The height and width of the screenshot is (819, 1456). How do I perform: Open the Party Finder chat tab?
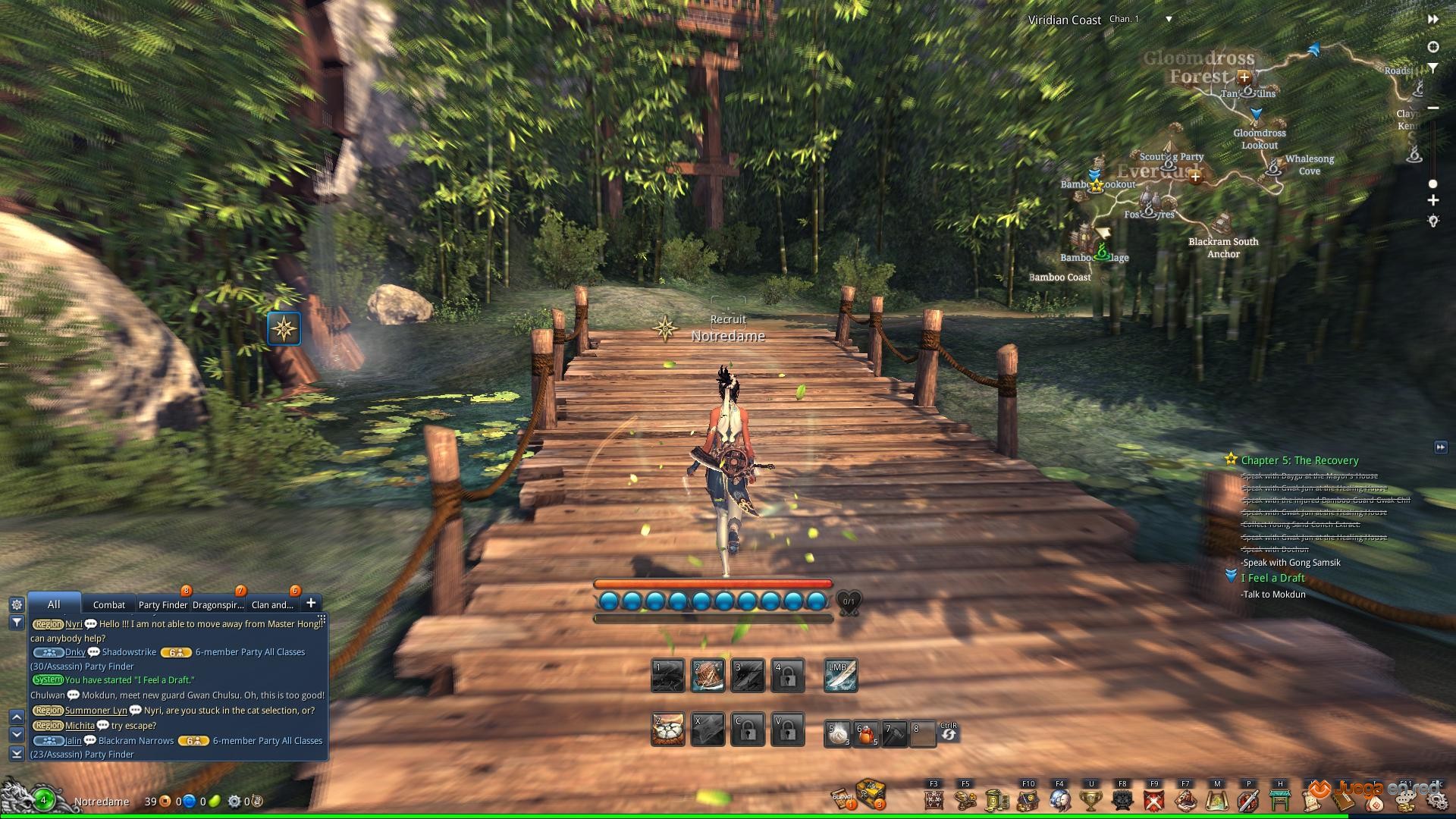162,604
